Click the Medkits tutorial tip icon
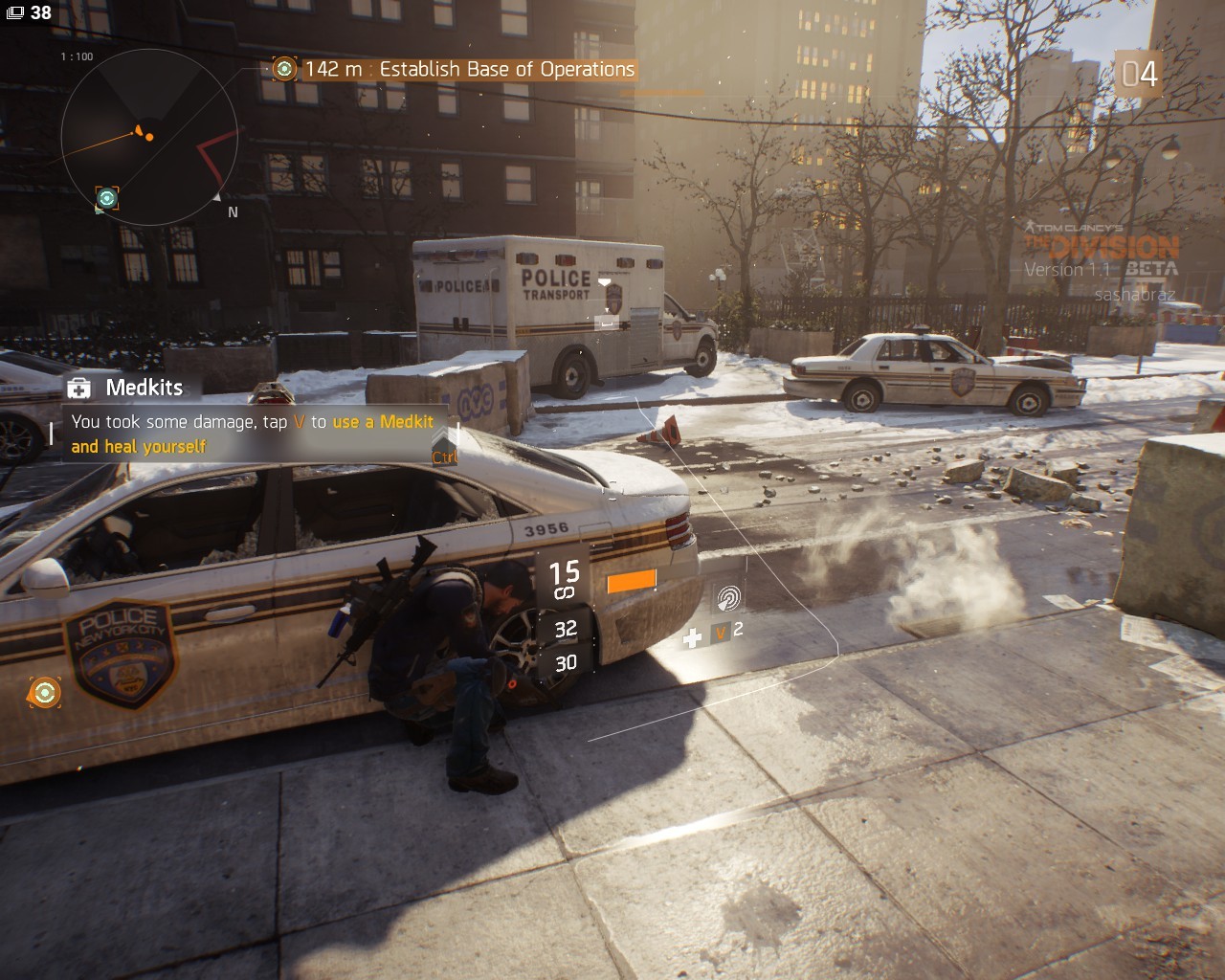This screenshot has width=1225, height=980. pyautogui.click(x=79, y=388)
